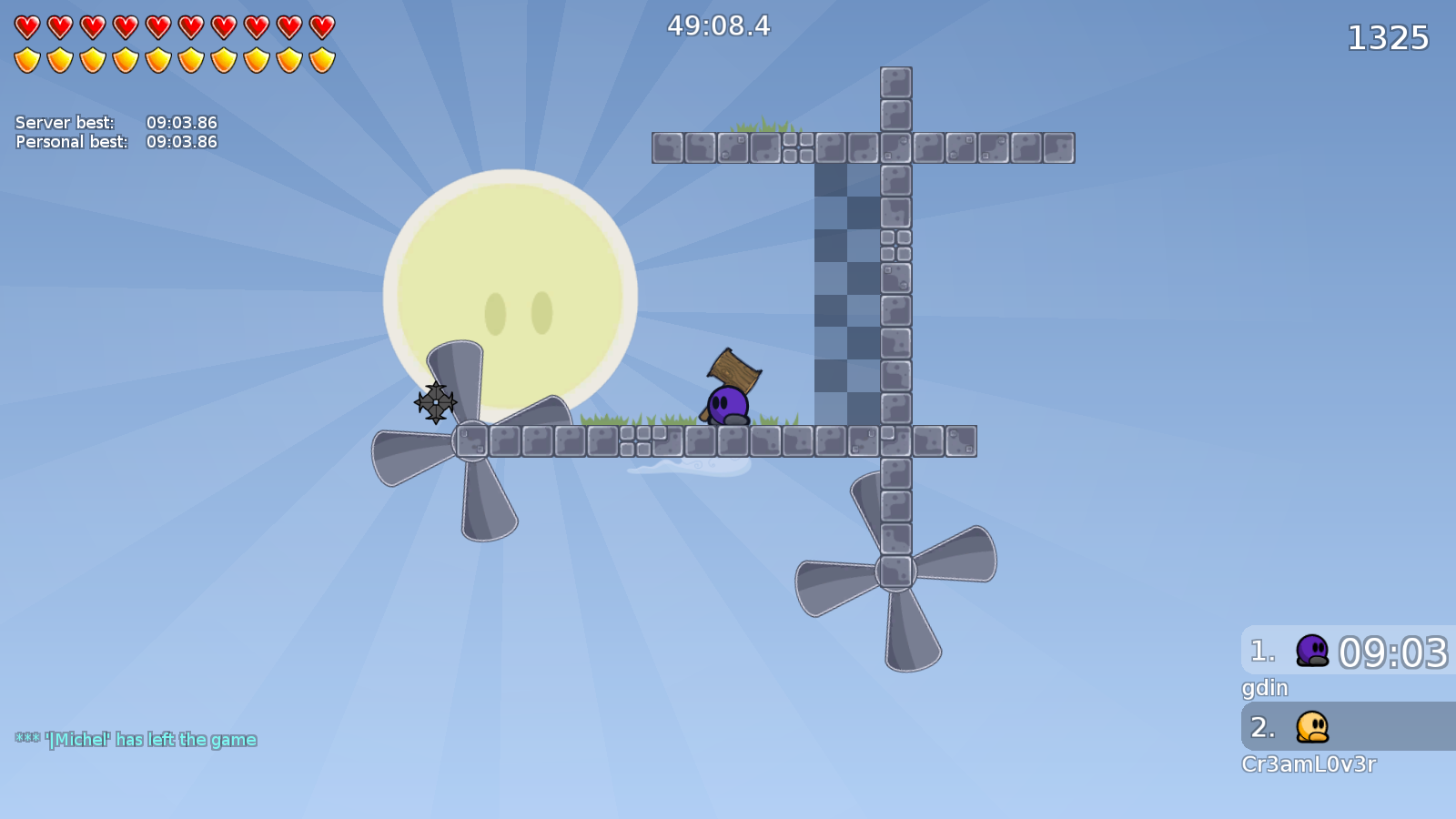
Task: Click the Michel left-the-game chat message
Action: coord(135,740)
